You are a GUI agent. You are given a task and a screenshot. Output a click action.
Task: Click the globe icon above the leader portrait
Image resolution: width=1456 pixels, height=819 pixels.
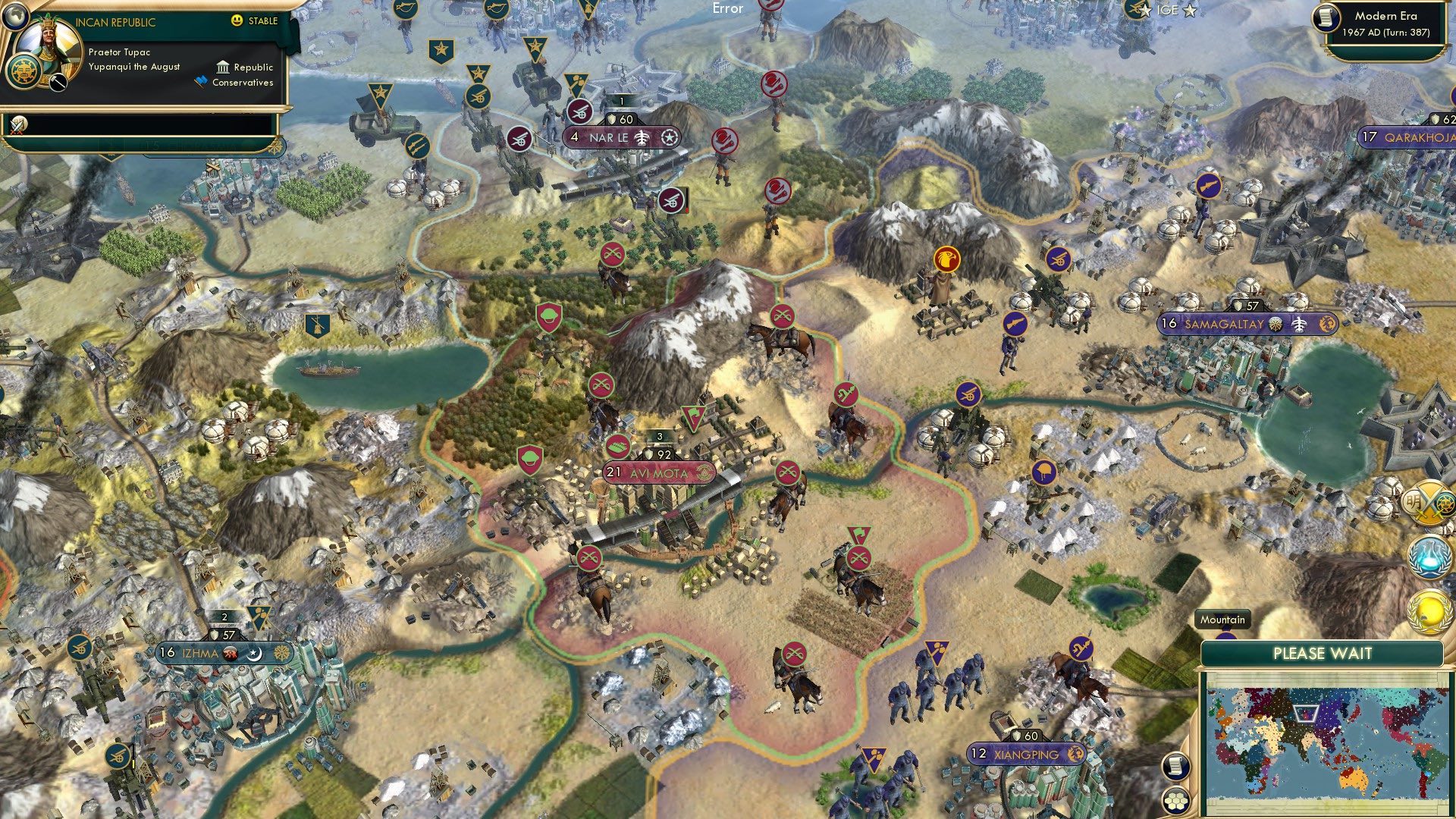15,17
